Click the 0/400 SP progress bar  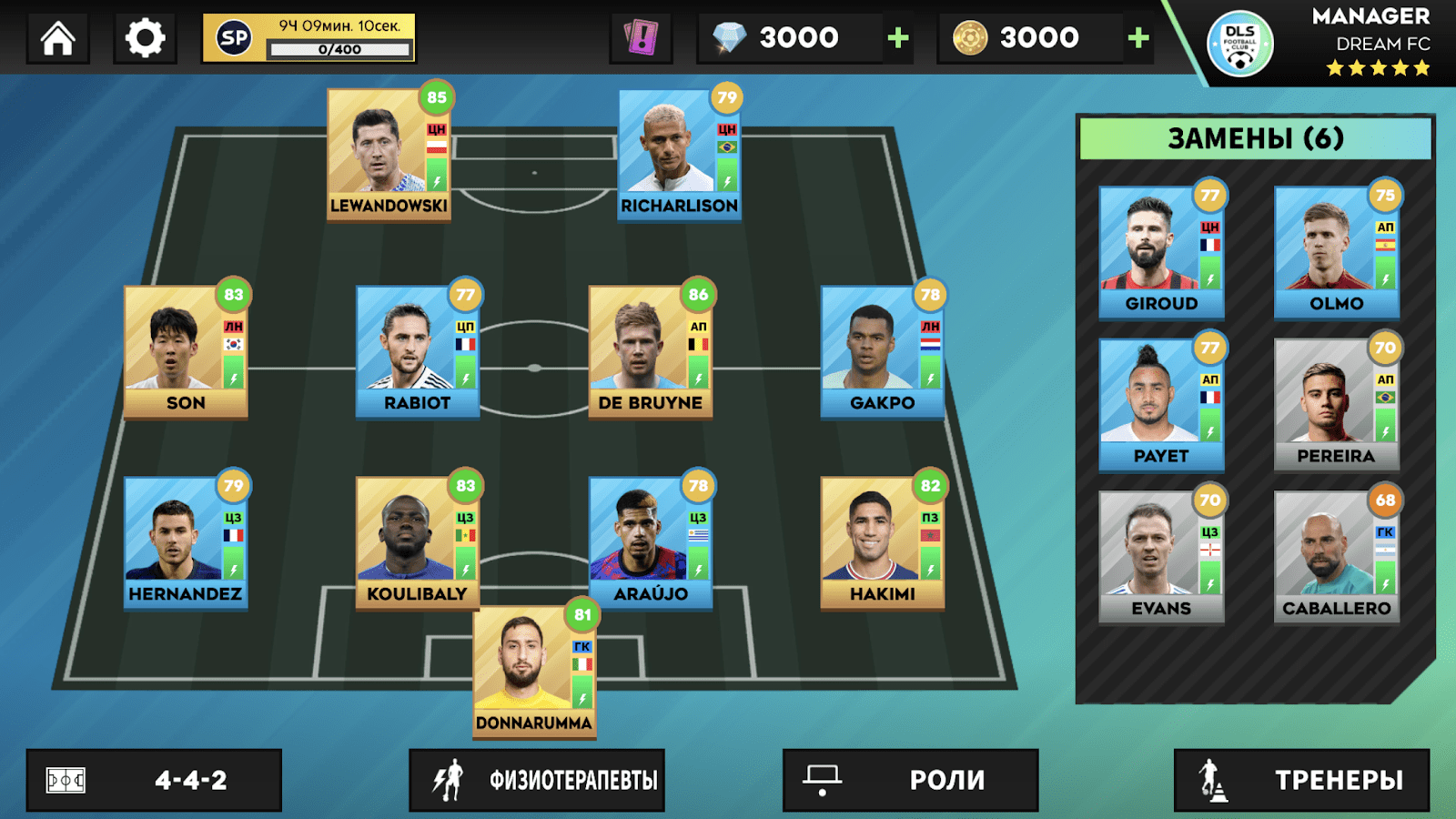tap(338, 50)
